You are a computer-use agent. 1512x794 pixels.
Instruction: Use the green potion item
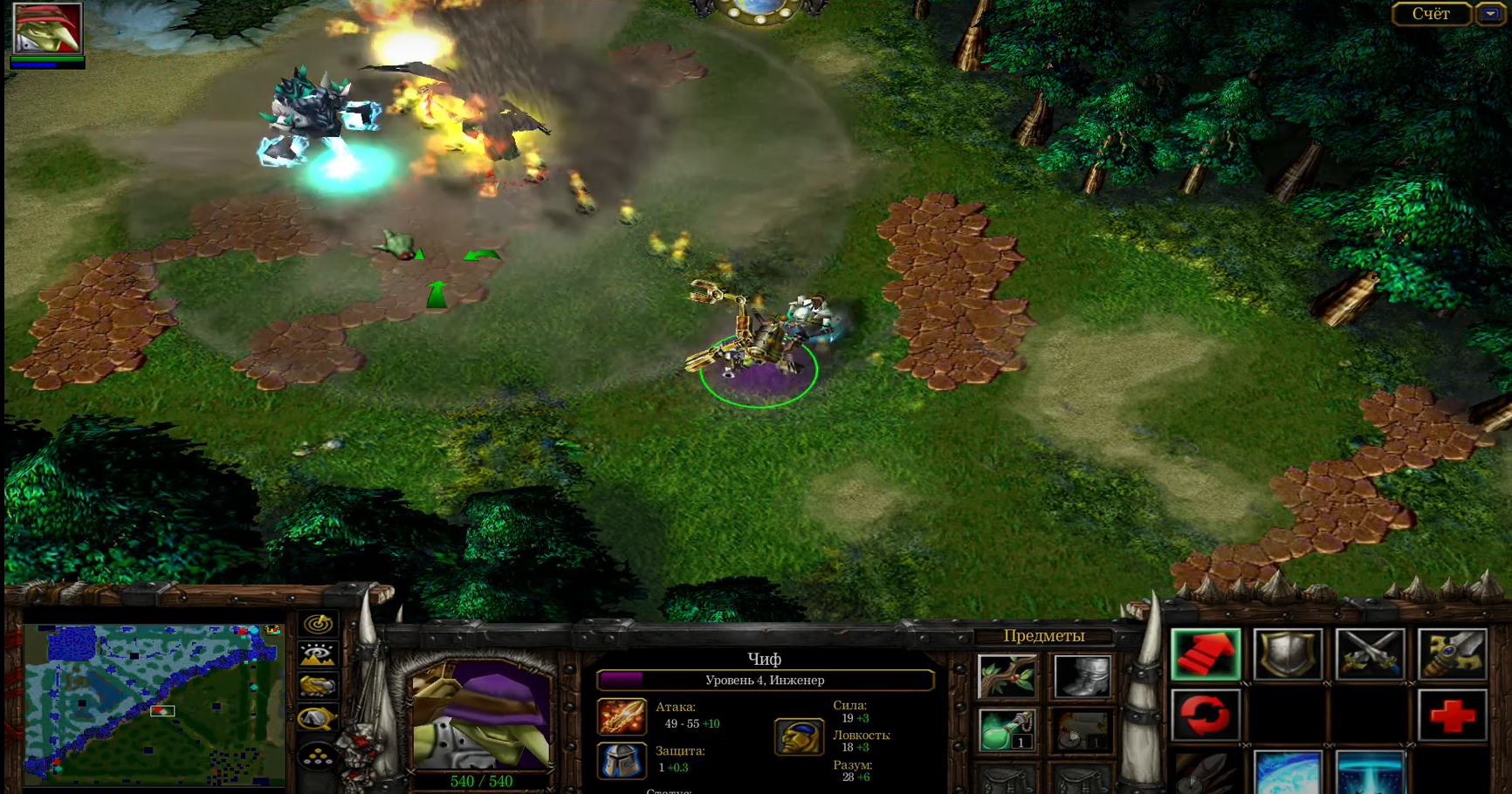click(x=1007, y=730)
